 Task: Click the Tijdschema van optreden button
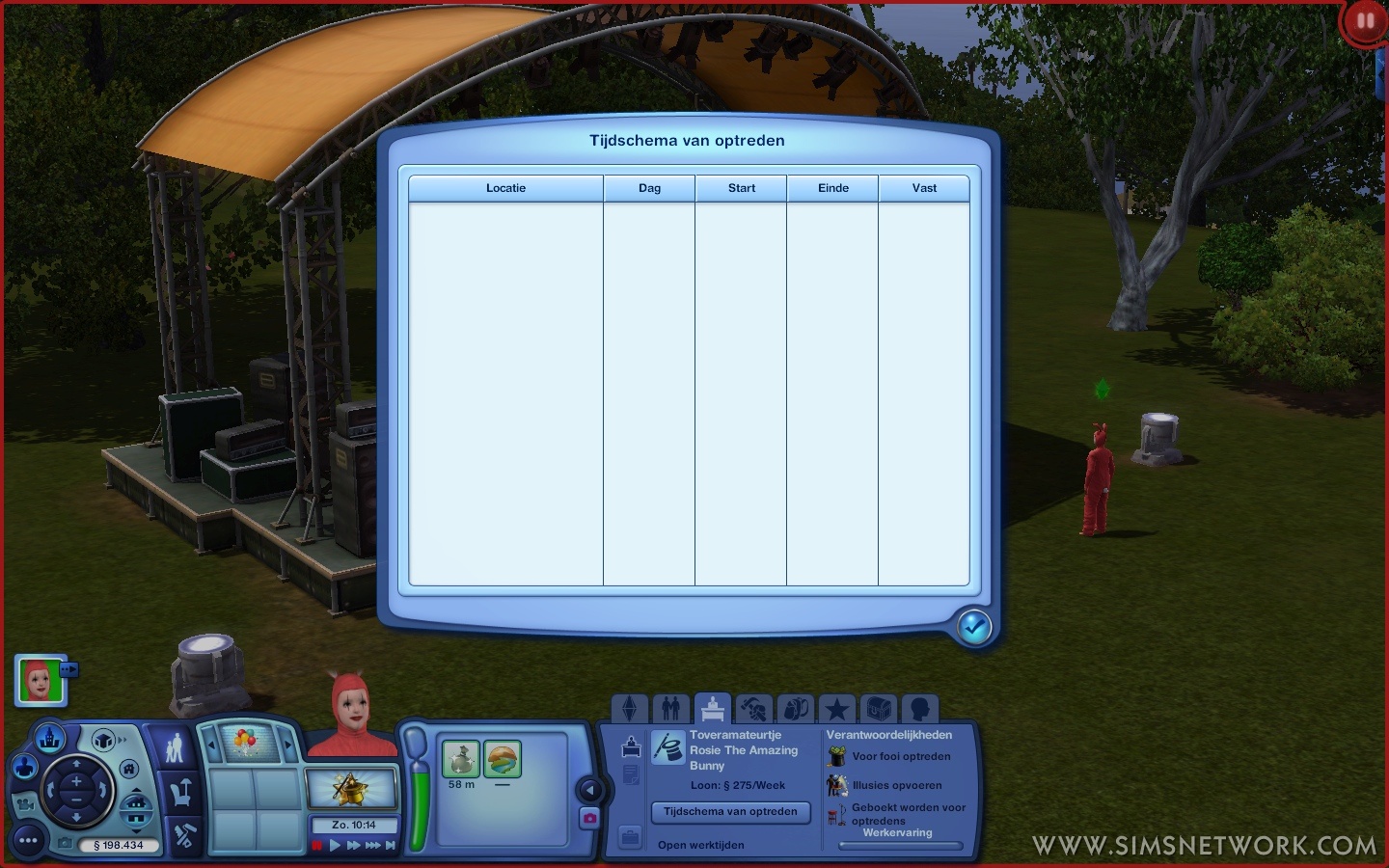pyautogui.click(x=730, y=812)
